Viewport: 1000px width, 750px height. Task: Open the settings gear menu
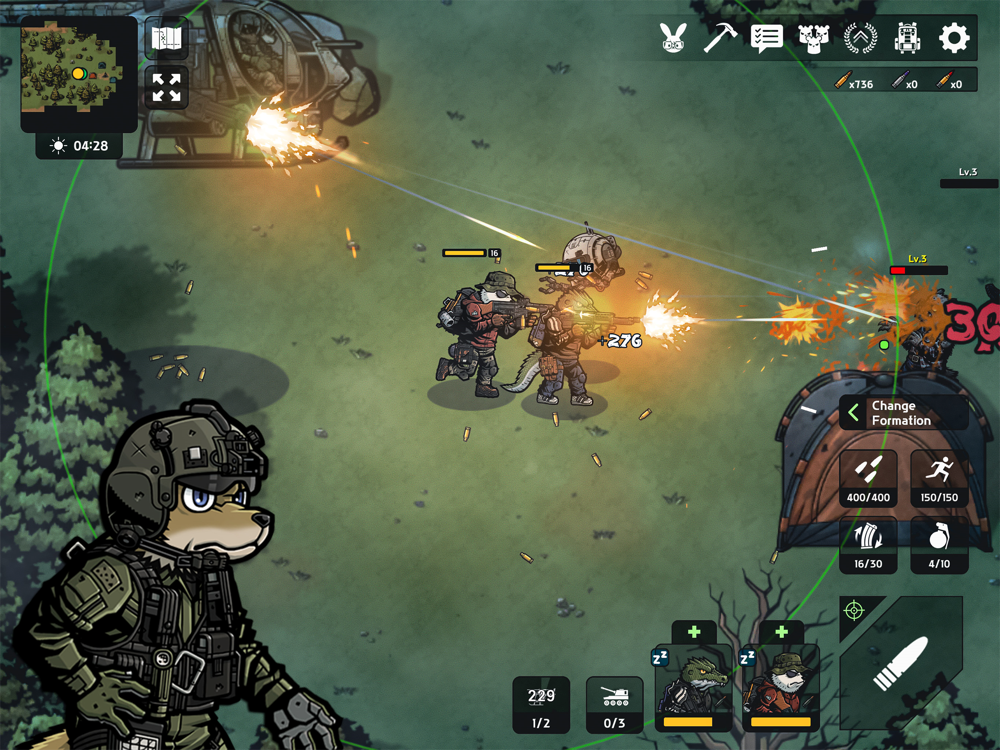point(954,39)
